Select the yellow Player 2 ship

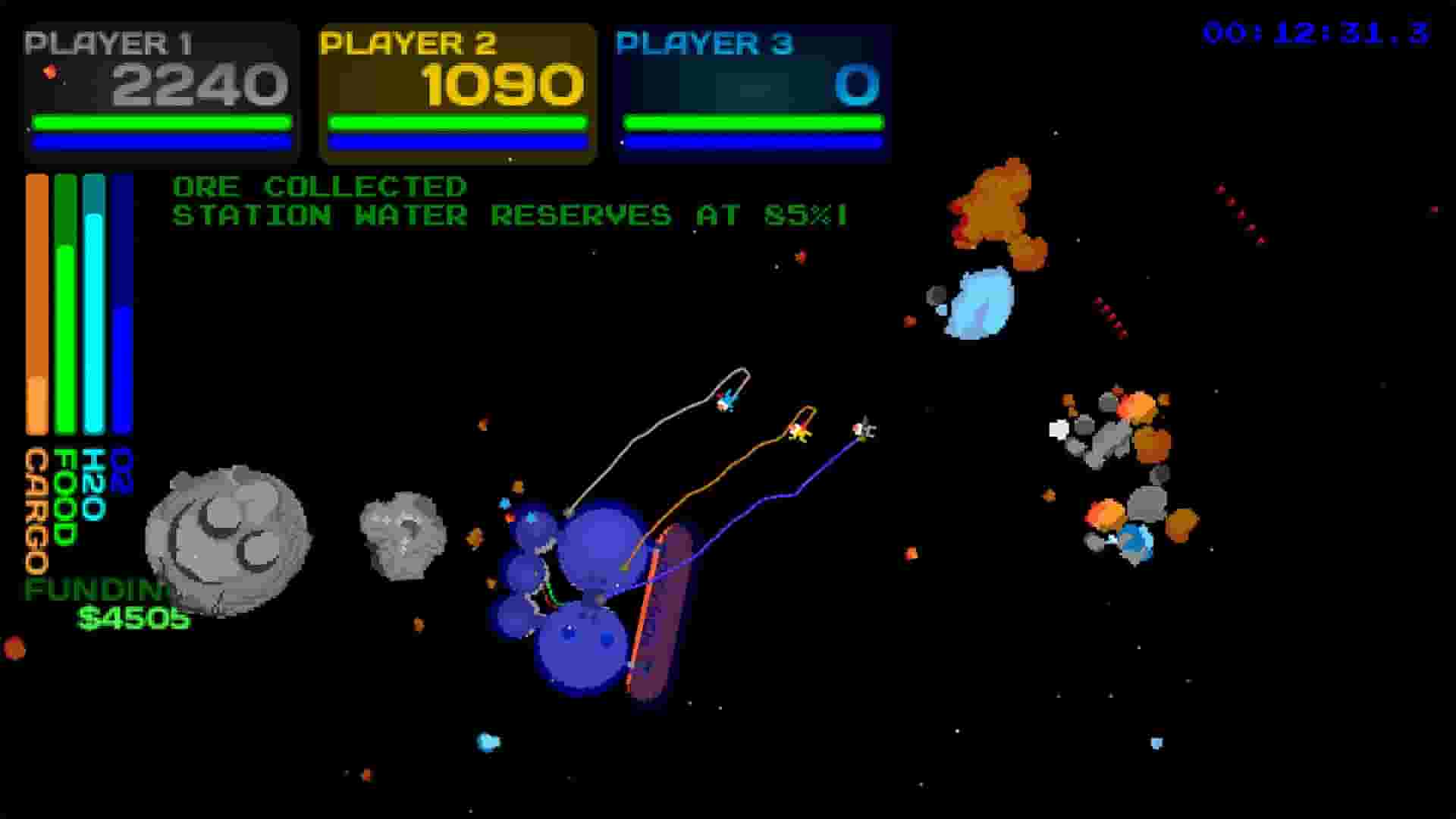800,432
